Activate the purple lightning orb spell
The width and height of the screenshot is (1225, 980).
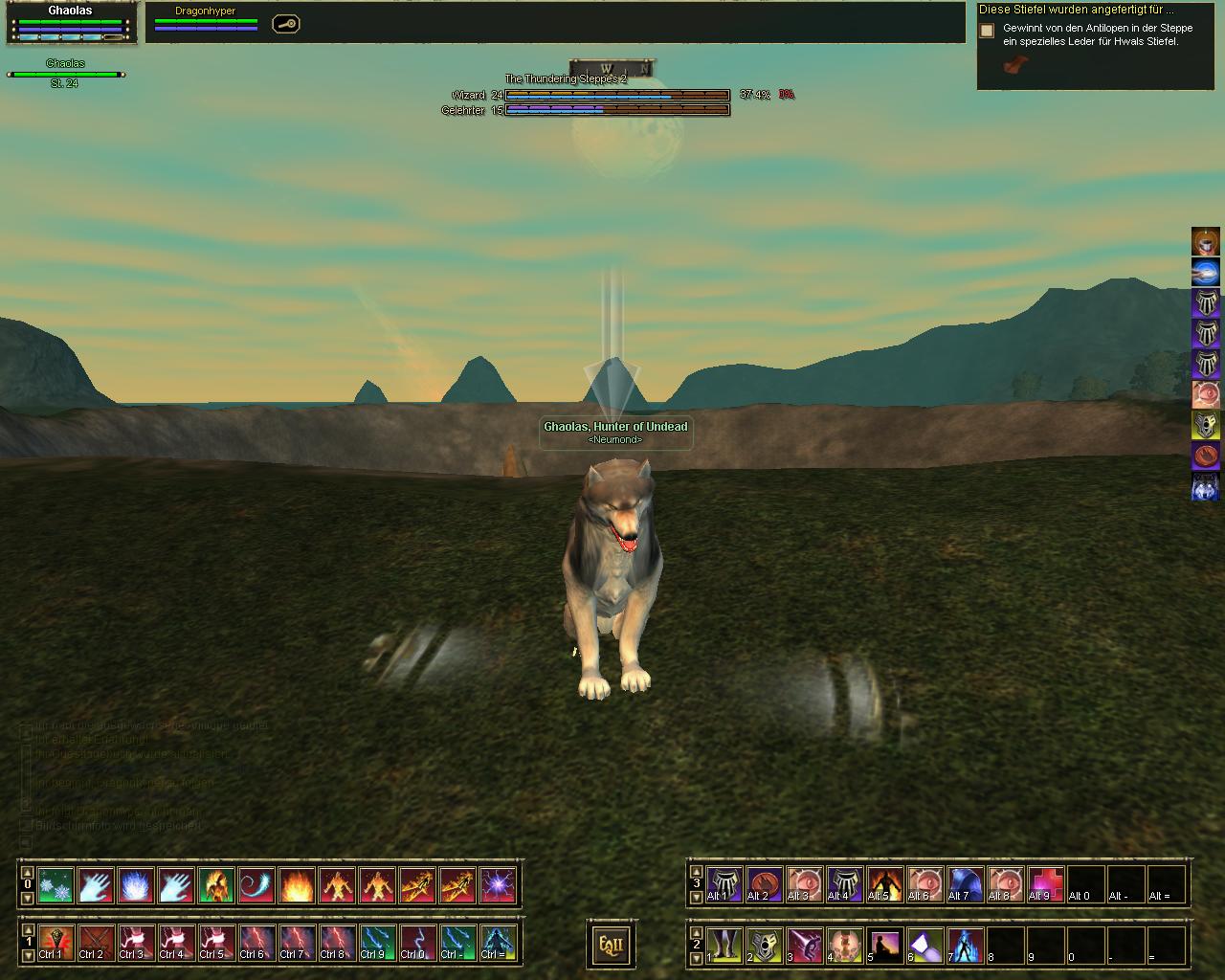(x=498, y=886)
